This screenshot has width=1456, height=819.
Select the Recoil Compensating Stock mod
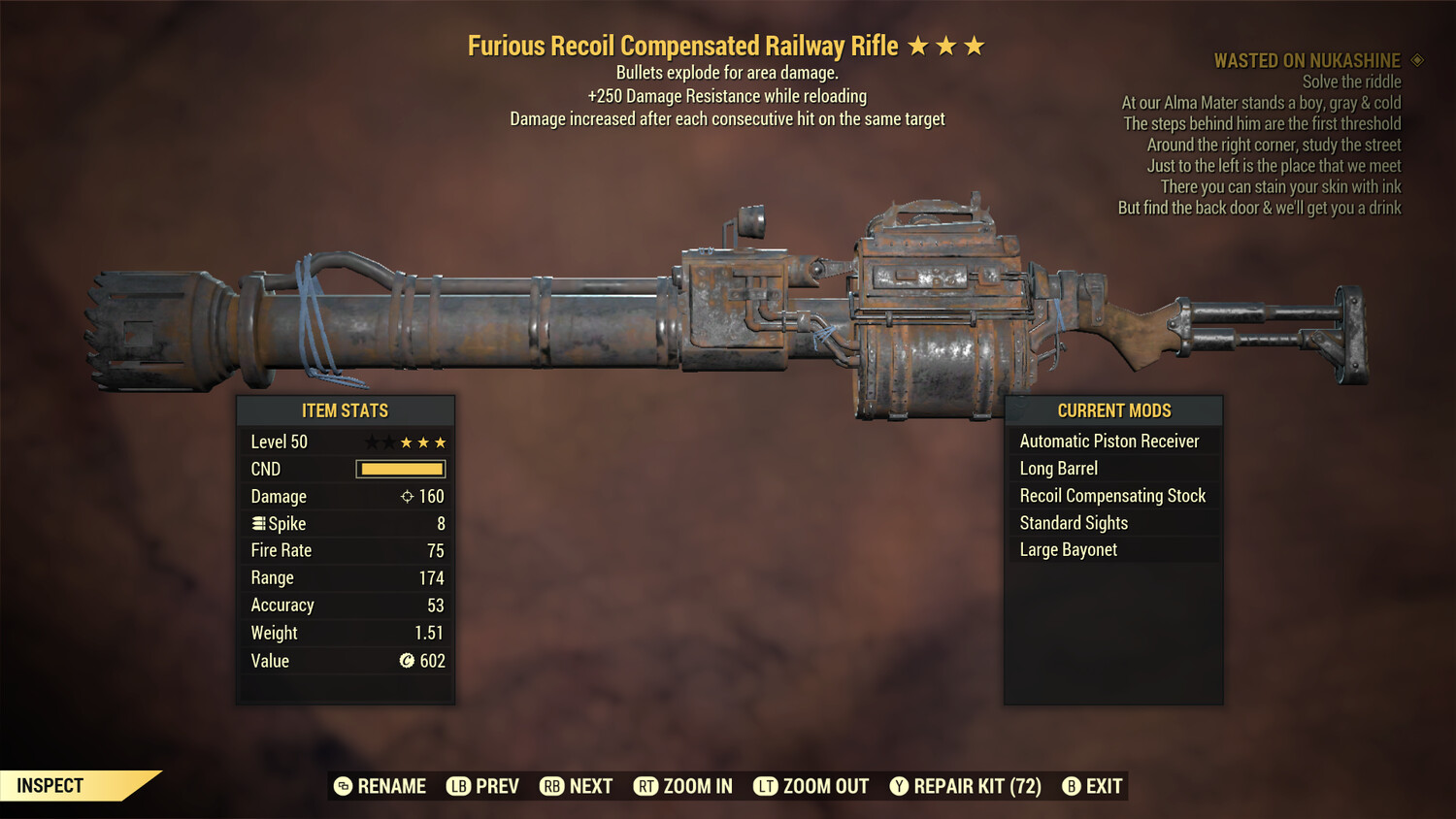pyautogui.click(x=1112, y=495)
